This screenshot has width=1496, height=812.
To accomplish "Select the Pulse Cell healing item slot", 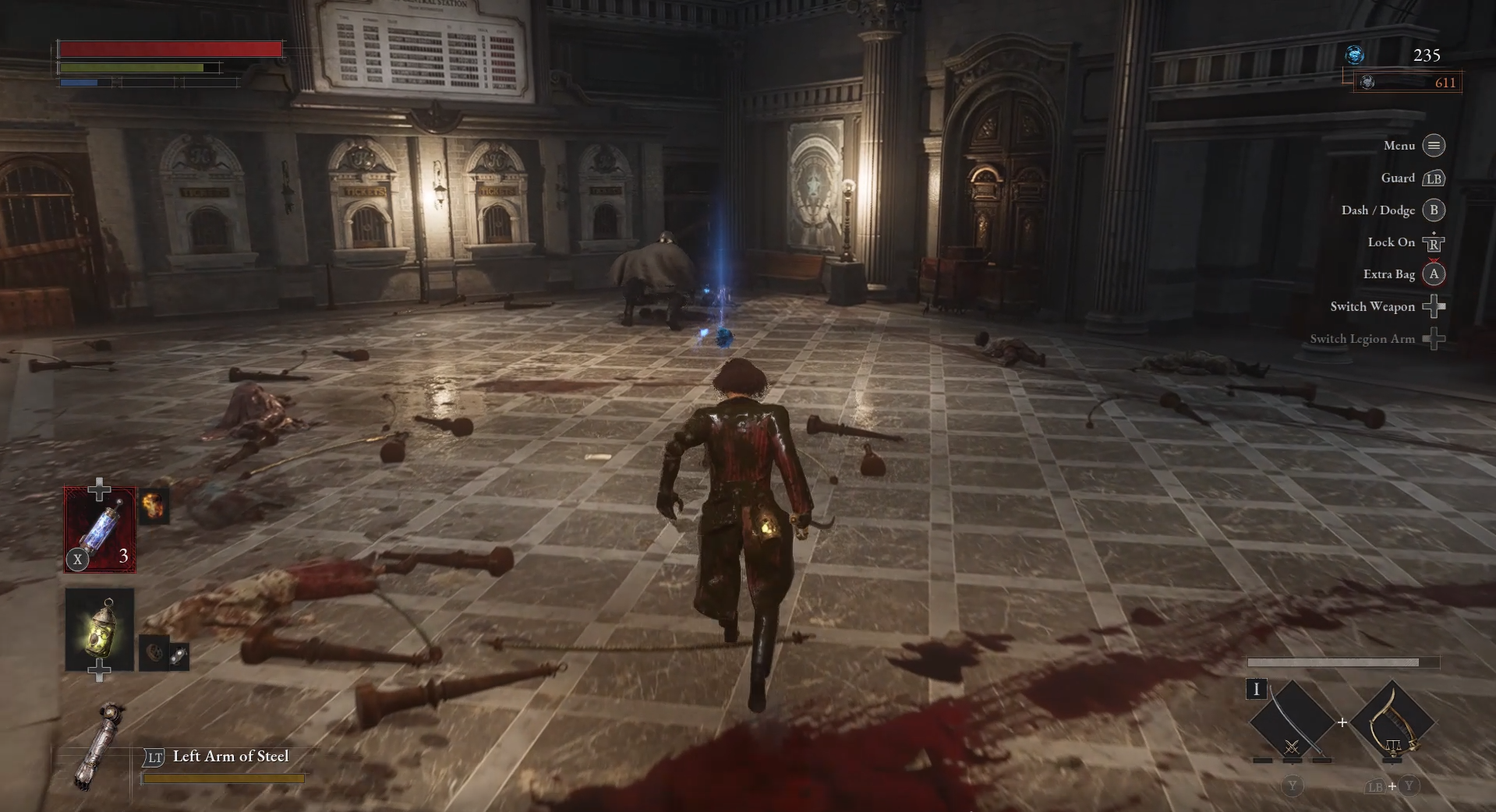I will coord(100,530).
